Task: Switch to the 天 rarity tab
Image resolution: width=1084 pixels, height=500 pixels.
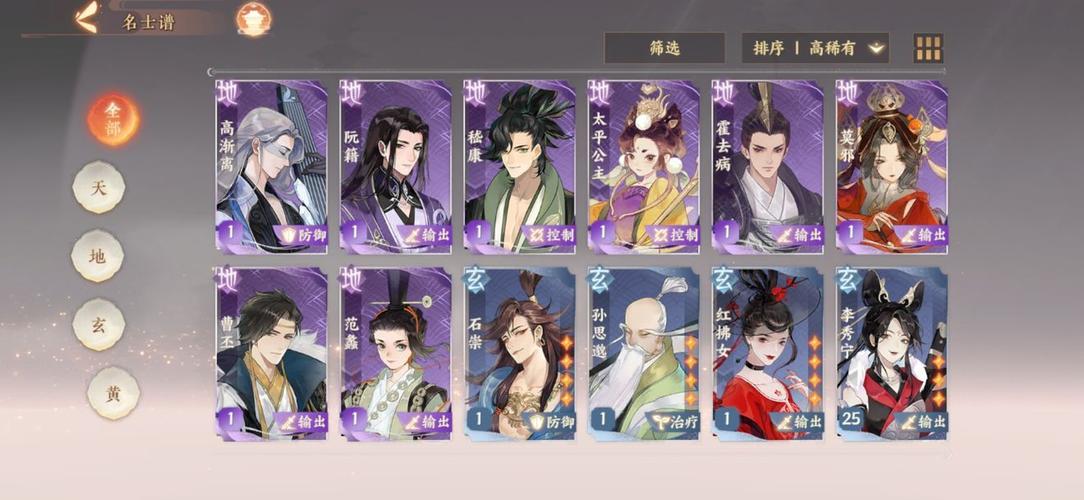Action: (98, 187)
